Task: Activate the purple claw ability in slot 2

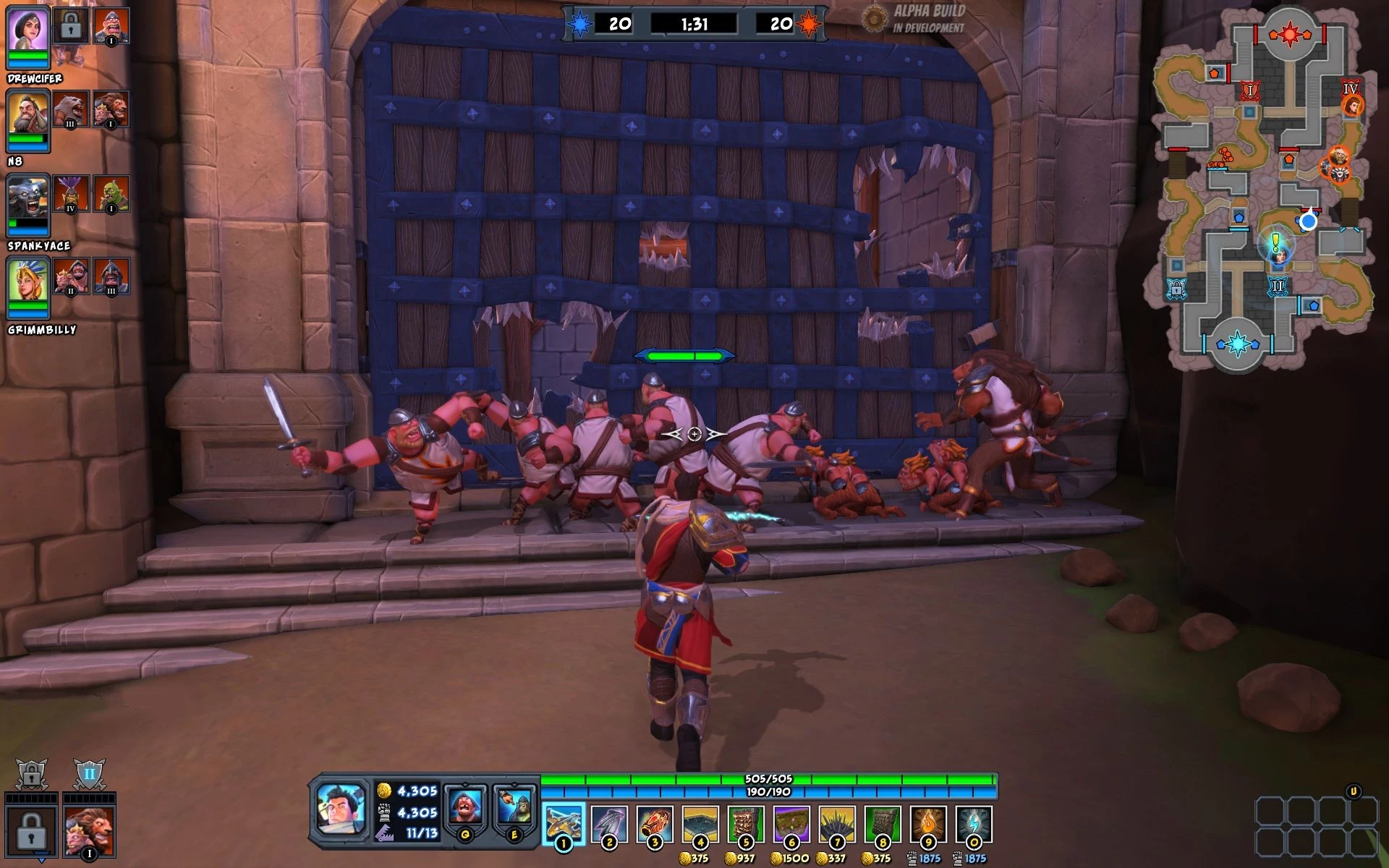Action: click(x=609, y=824)
